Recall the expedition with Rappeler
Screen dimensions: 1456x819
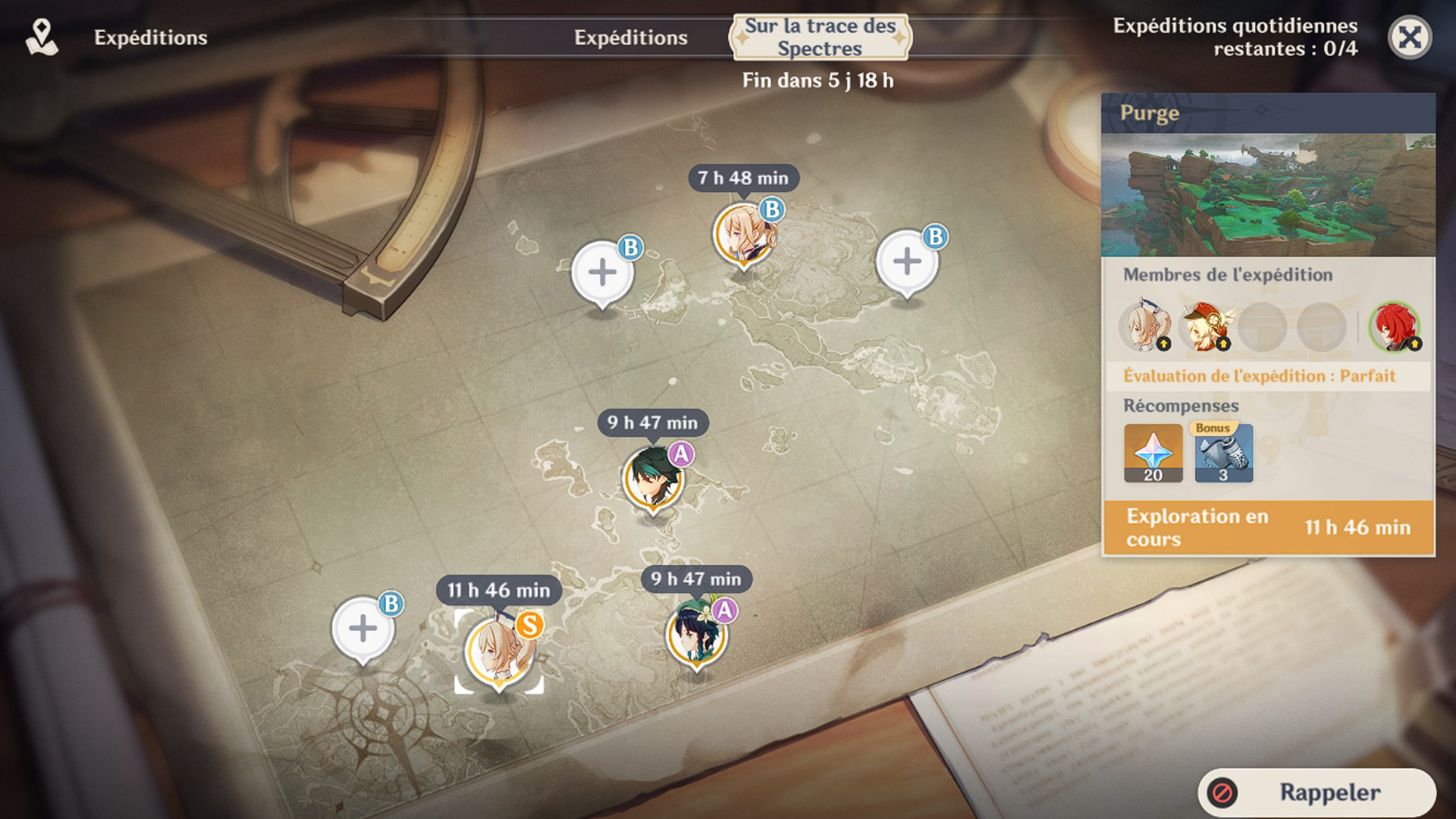1316,792
